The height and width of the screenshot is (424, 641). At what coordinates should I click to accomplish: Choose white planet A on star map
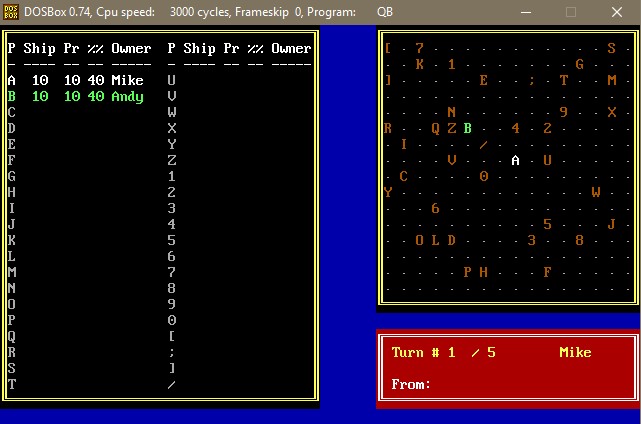point(515,160)
